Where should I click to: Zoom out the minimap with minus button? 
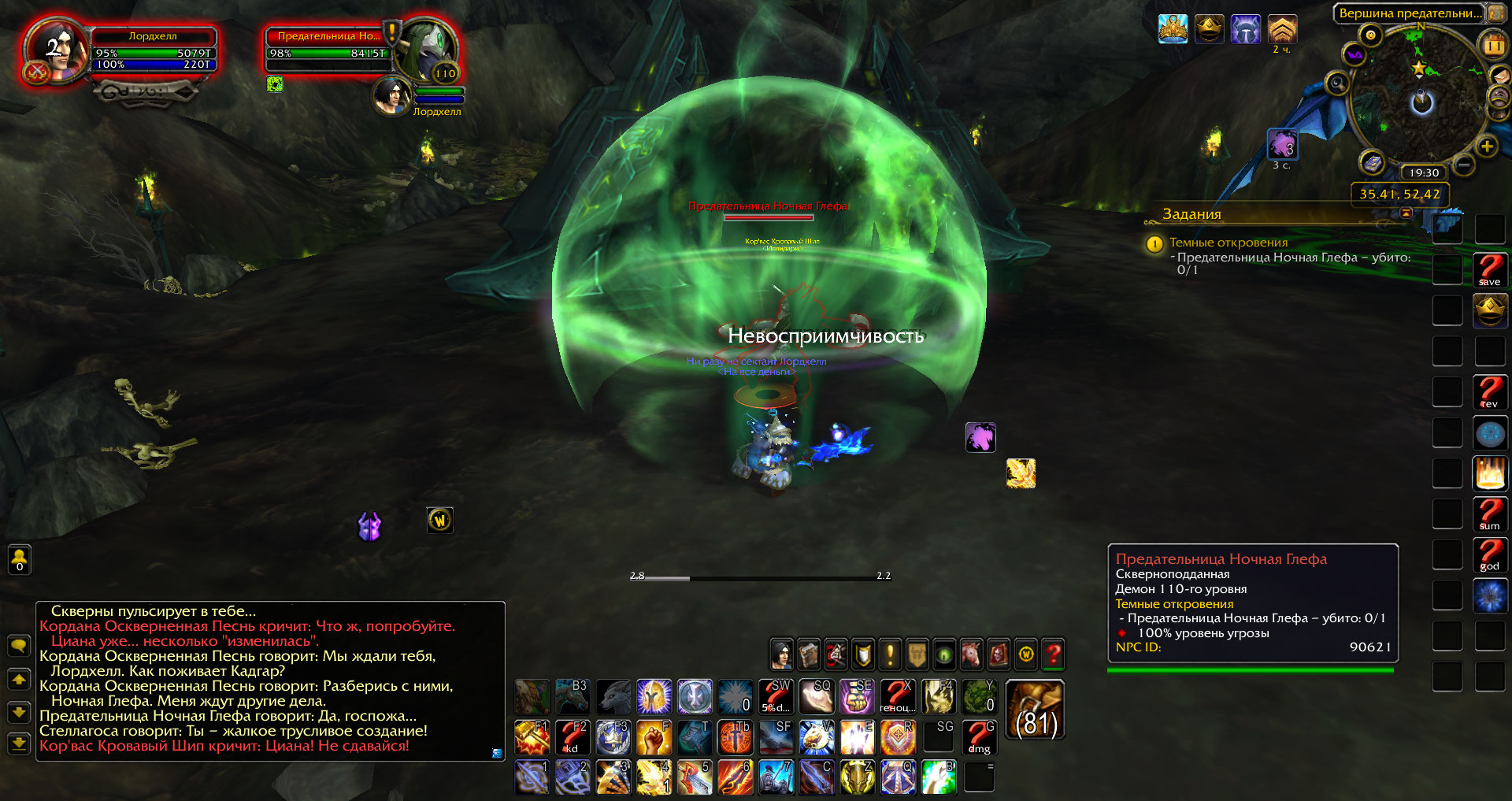1463,165
